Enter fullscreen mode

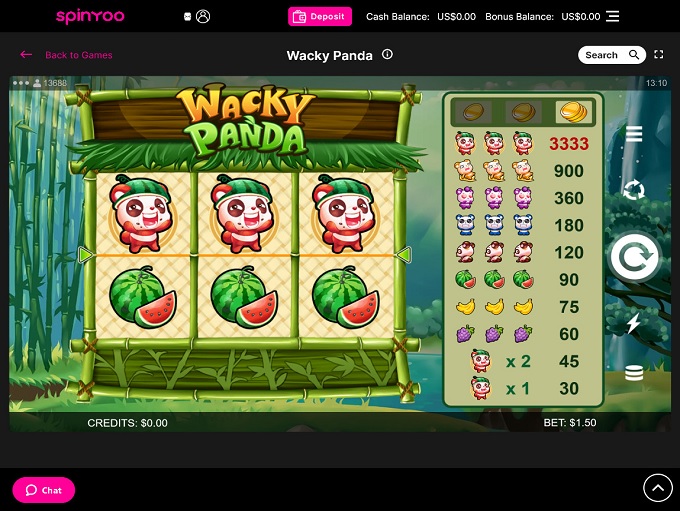(x=659, y=55)
